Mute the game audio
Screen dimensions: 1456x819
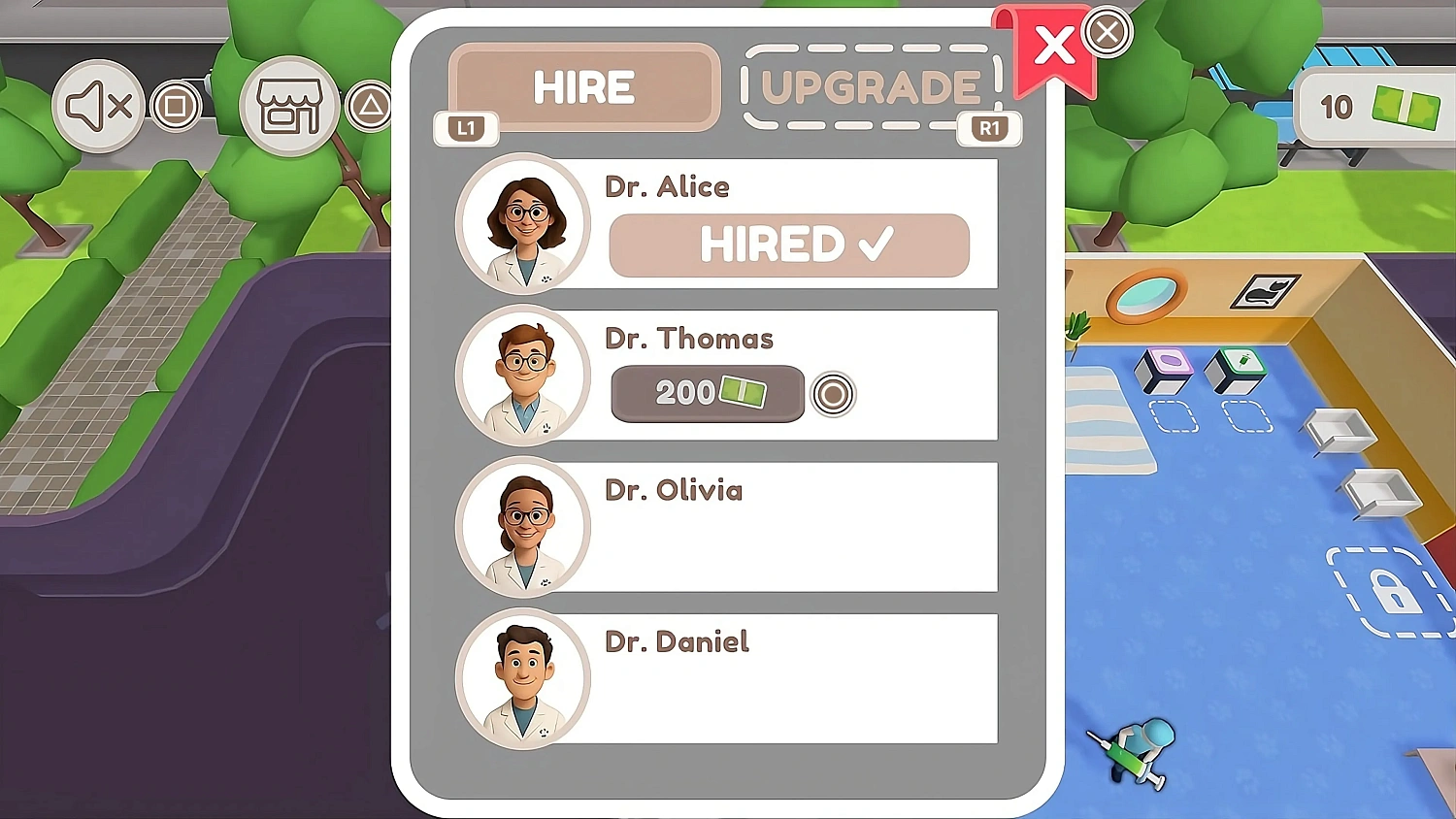click(97, 105)
